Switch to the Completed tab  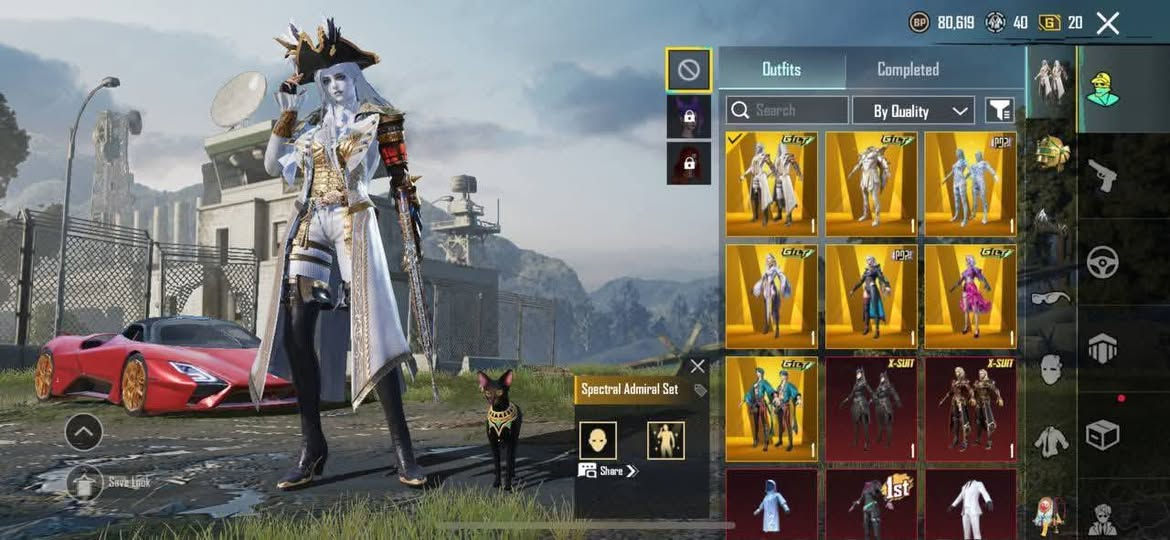[907, 69]
